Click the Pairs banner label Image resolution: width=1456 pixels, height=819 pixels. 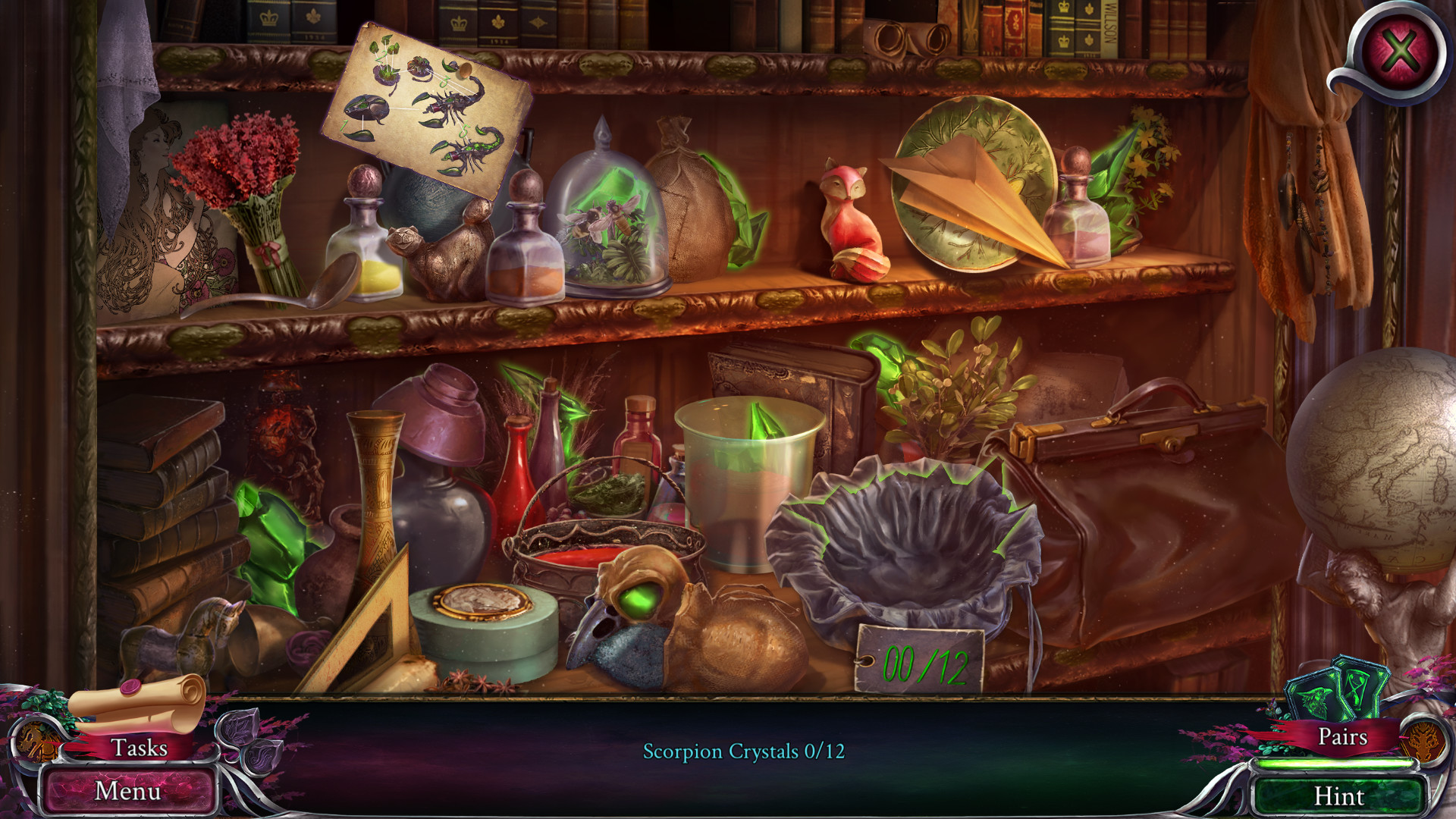1345,738
